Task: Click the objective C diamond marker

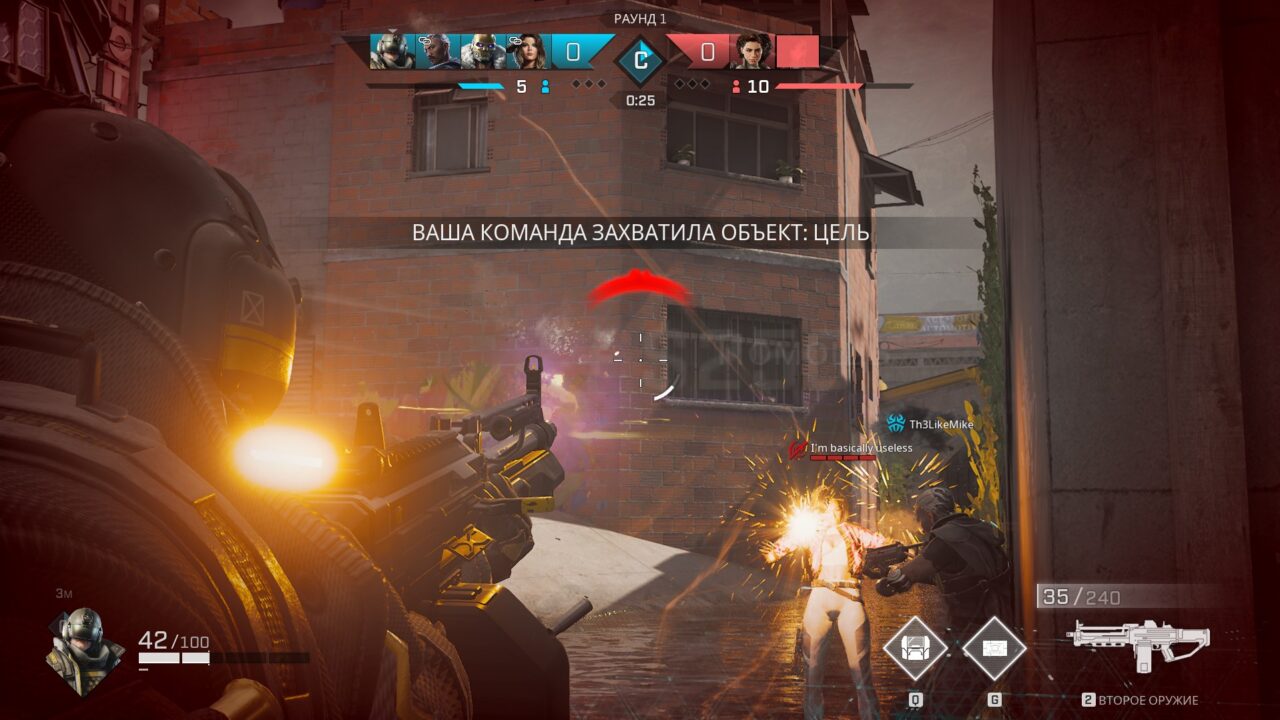Action: pyautogui.click(x=640, y=60)
